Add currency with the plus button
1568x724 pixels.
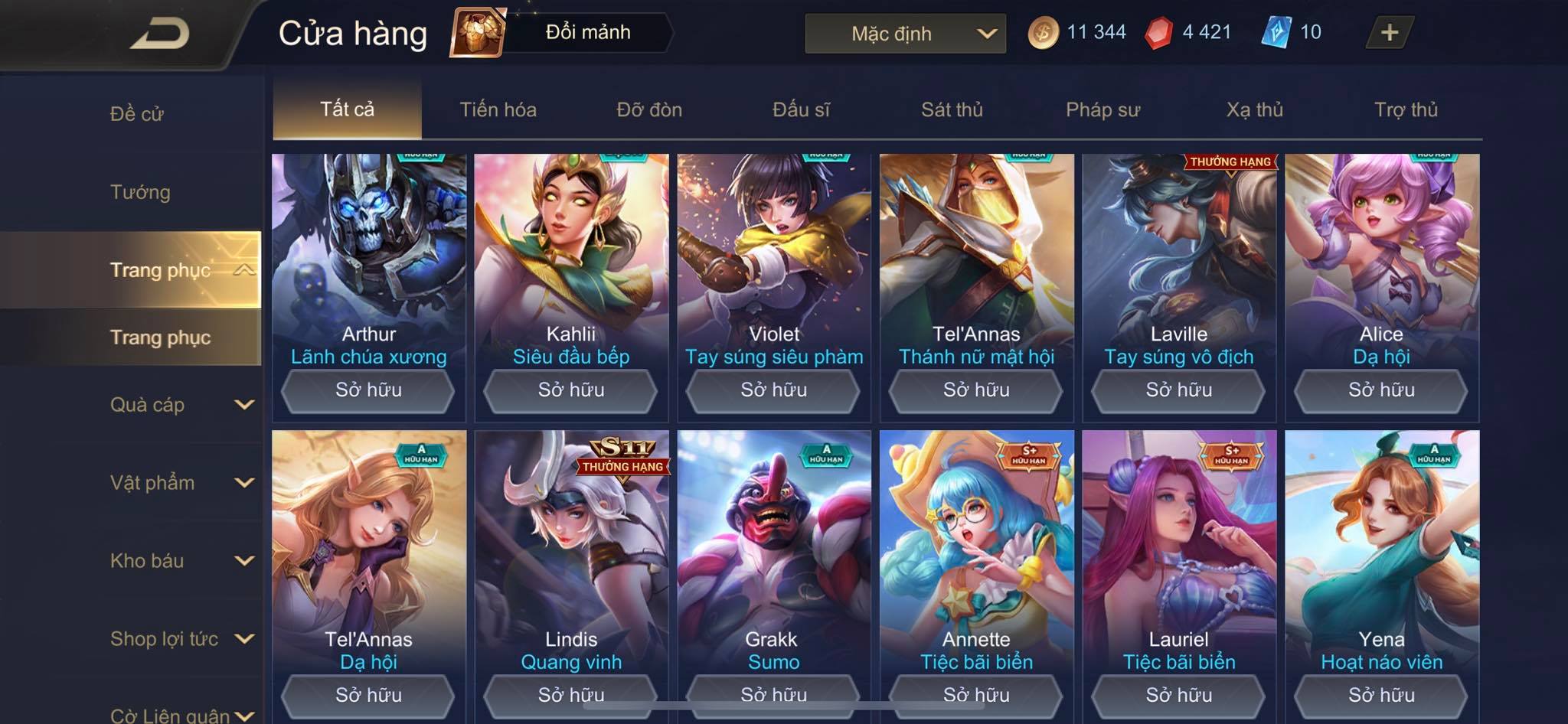click(1389, 32)
